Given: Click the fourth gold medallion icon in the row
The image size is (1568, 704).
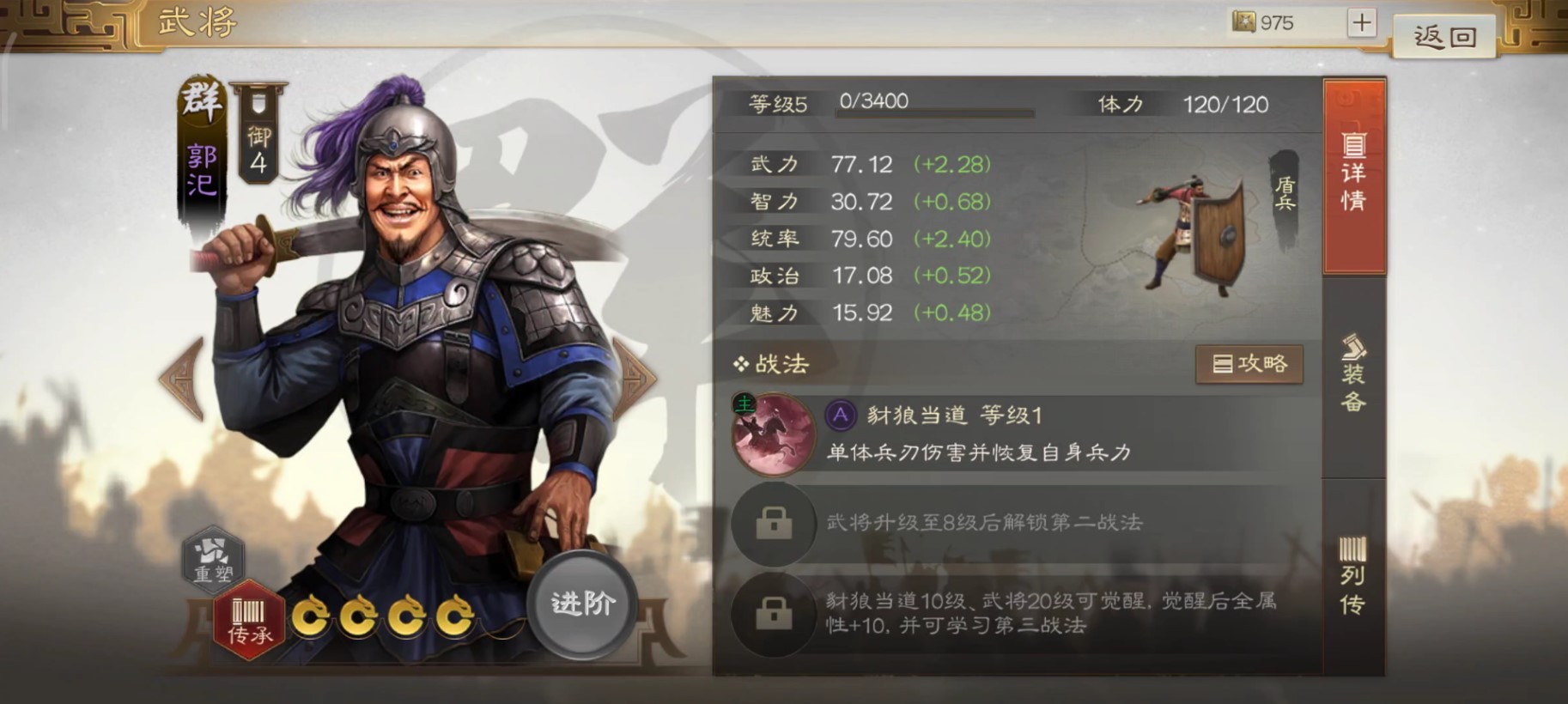Looking at the screenshot, I should (x=453, y=616).
